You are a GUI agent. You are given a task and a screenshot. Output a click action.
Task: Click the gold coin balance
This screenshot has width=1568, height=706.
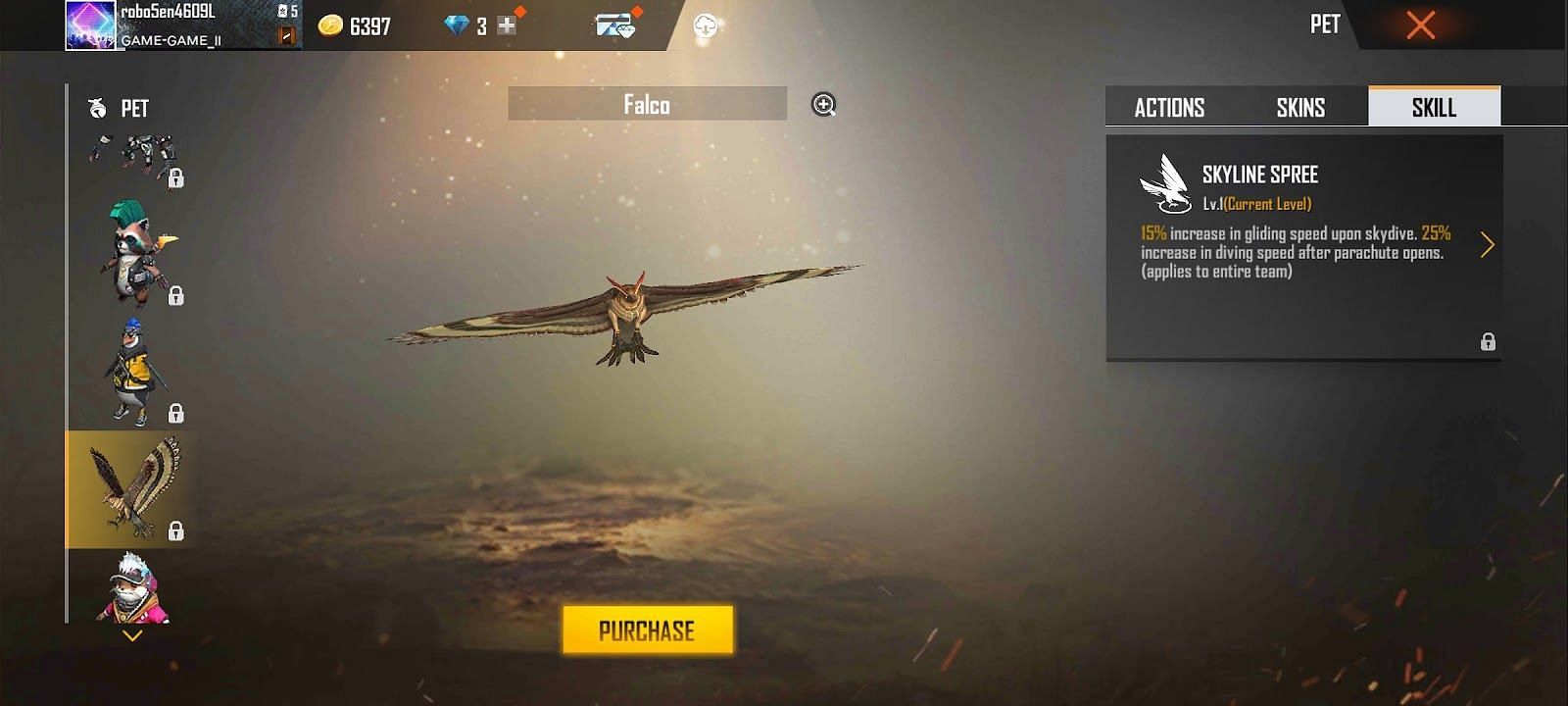pyautogui.click(x=356, y=25)
